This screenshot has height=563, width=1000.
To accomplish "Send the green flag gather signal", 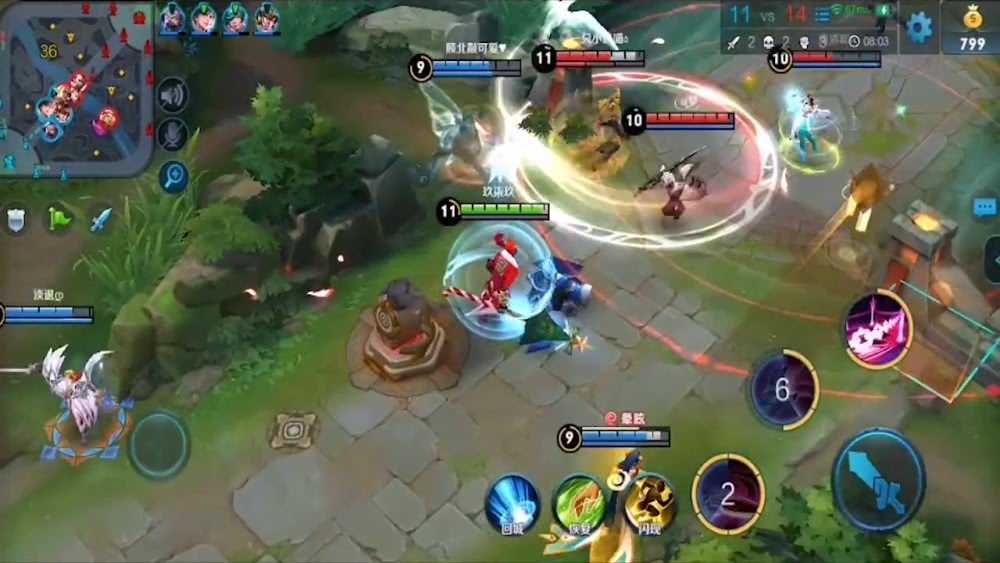I will click(60, 219).
